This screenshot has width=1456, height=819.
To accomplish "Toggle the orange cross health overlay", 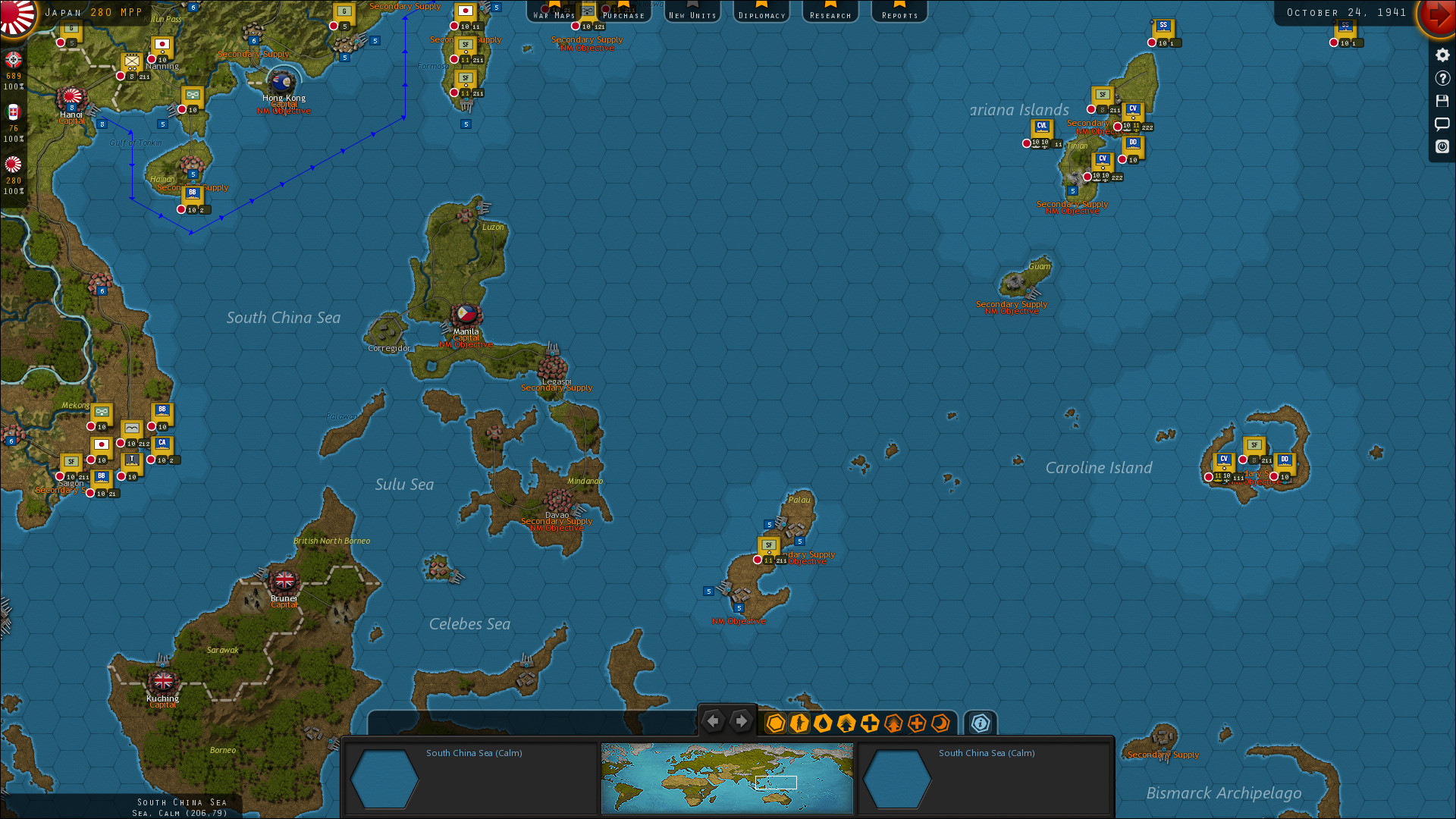I will pos(917,723).
